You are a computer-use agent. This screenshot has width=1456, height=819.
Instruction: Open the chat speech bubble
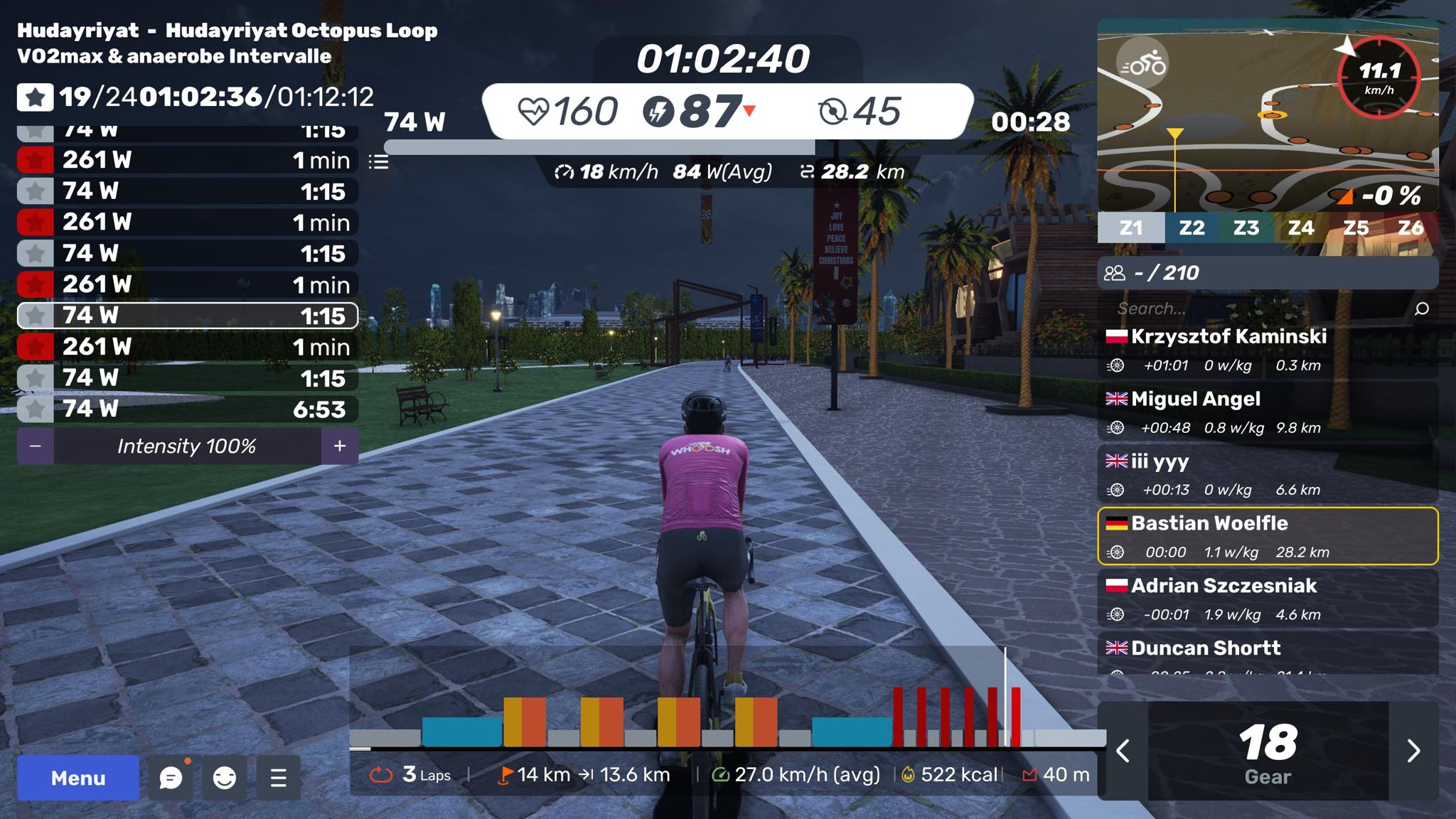tap(171, 778)
